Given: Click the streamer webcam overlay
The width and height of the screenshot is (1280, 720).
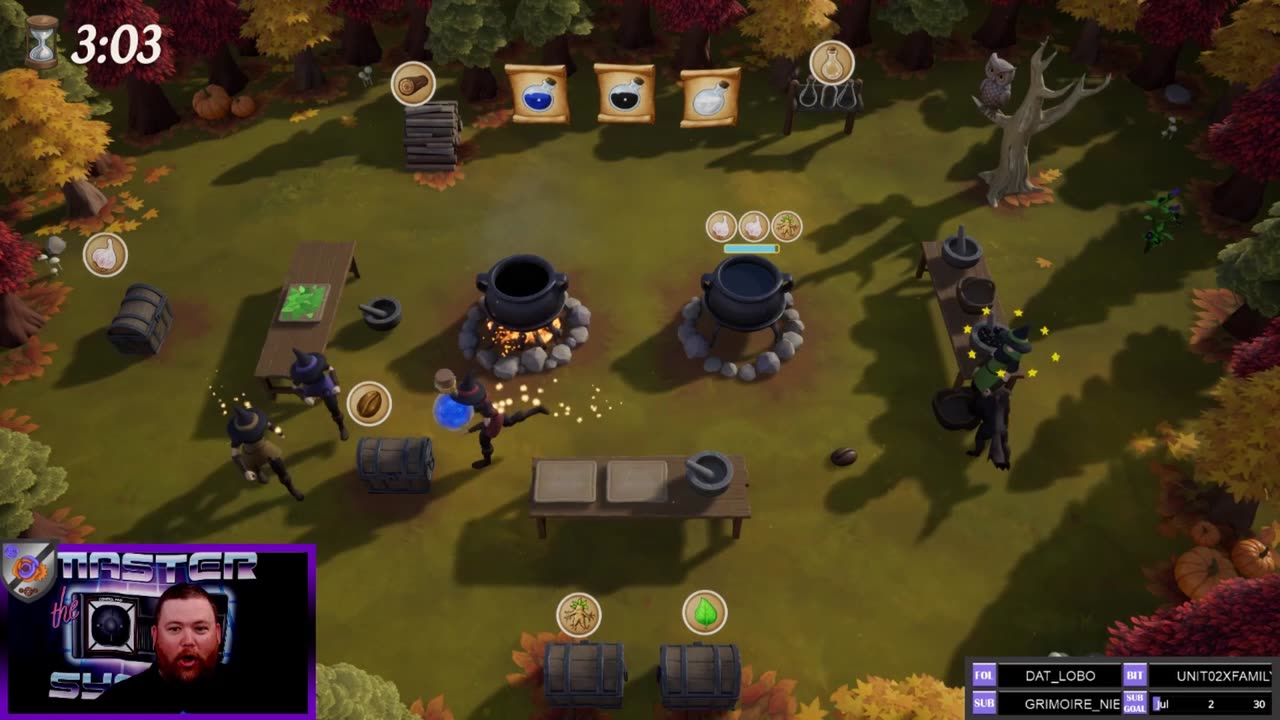Looking at the screenshot, I should (x=158, y=630).
